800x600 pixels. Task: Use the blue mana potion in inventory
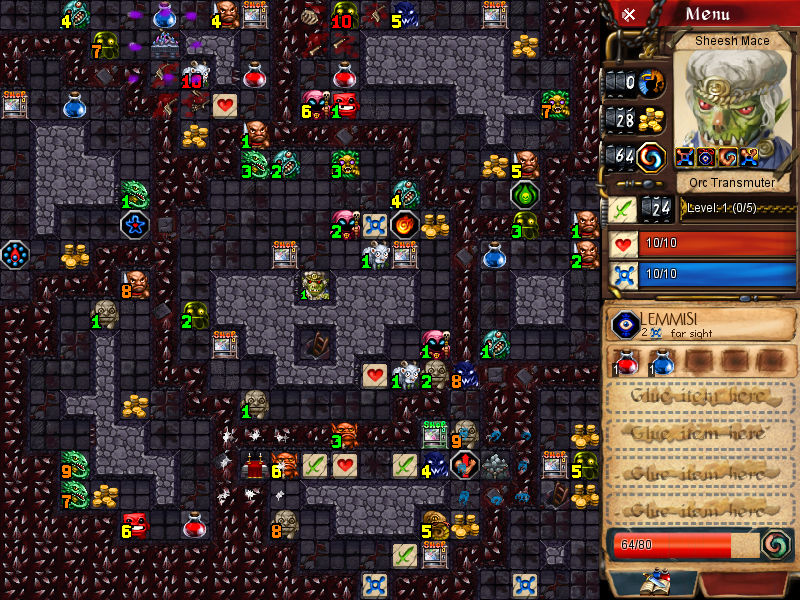pos(661,361)
